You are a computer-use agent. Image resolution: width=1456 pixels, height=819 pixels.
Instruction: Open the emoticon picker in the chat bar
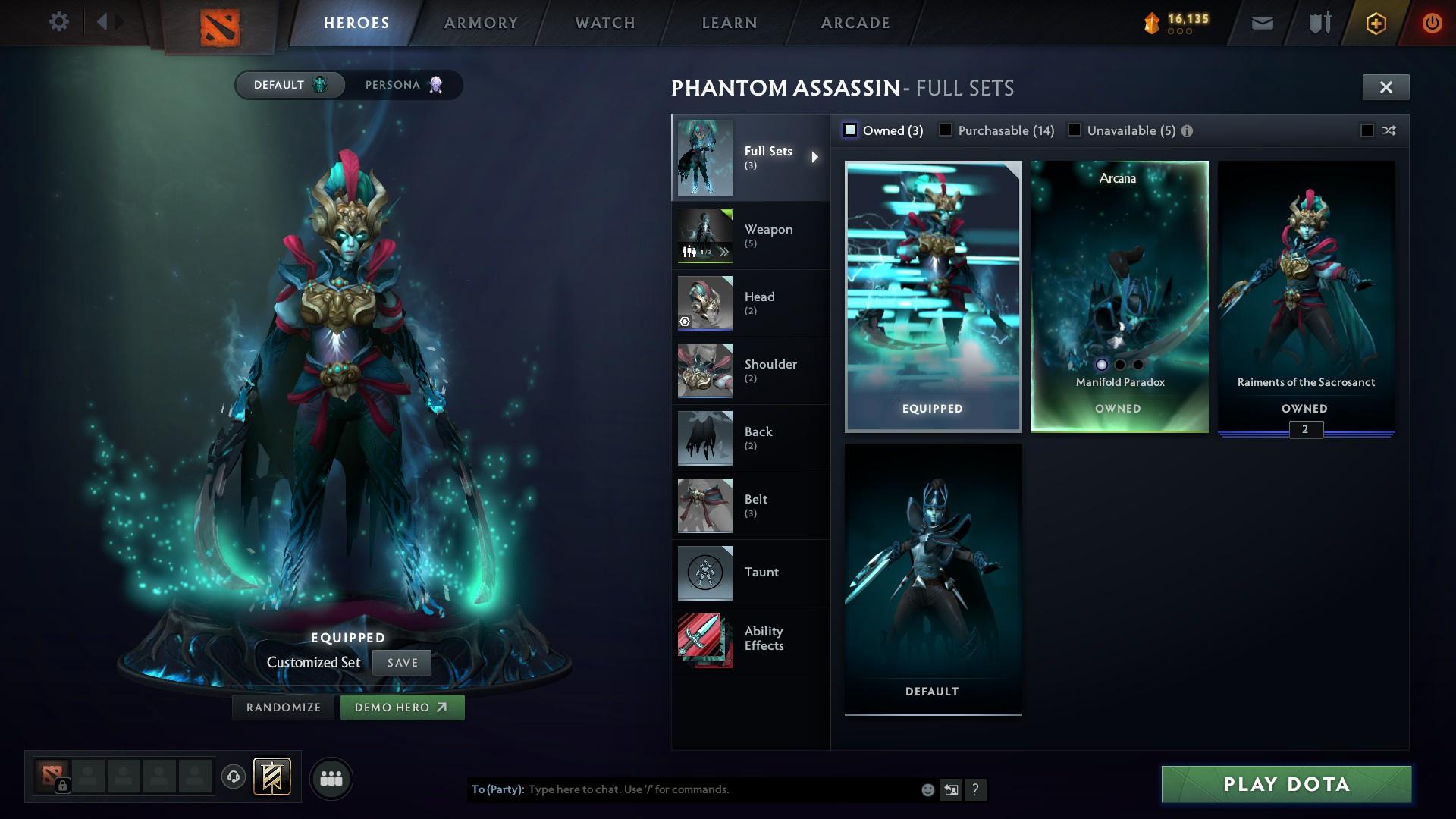927,789
